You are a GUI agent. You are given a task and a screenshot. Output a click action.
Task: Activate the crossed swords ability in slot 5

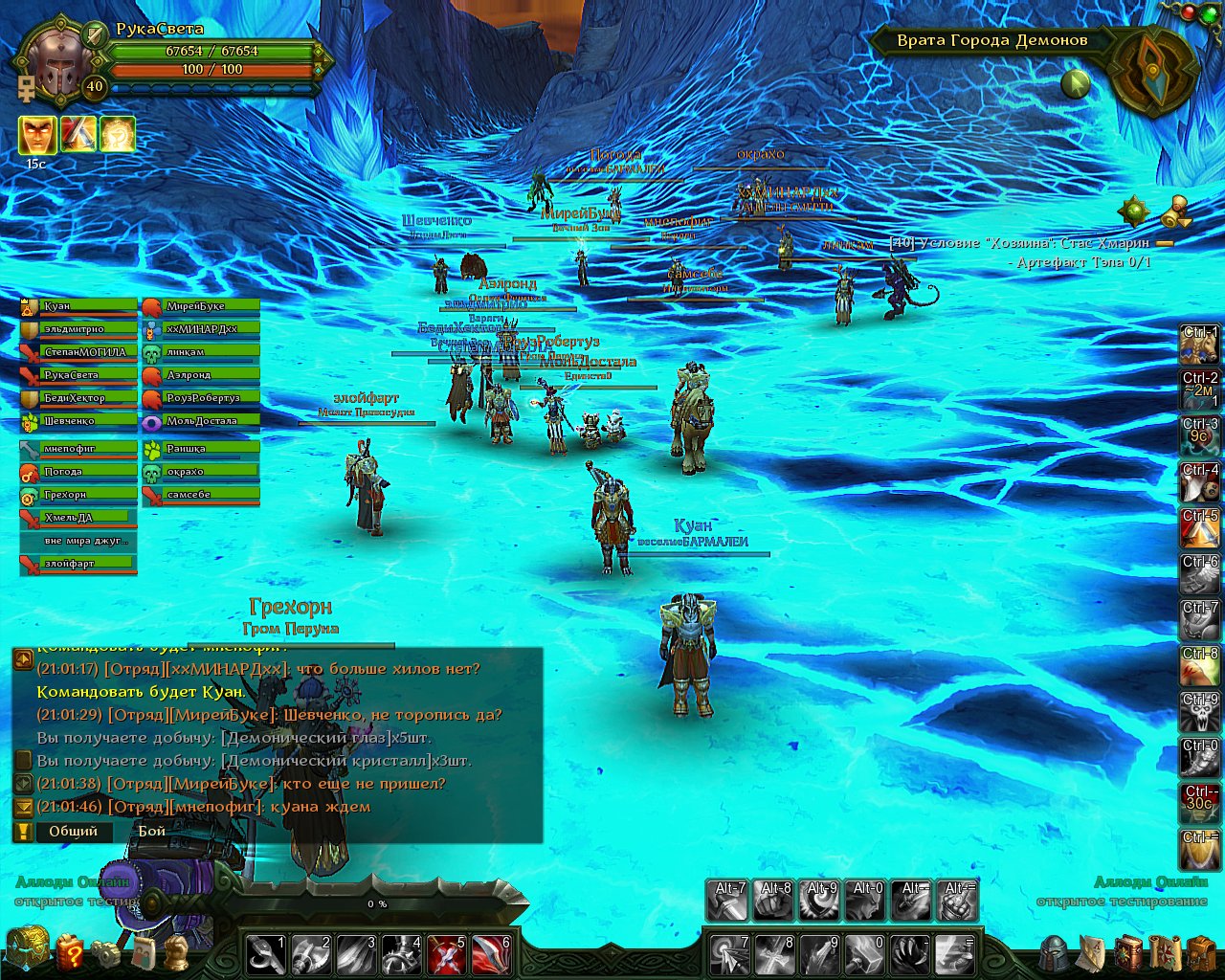click(447, 954)
